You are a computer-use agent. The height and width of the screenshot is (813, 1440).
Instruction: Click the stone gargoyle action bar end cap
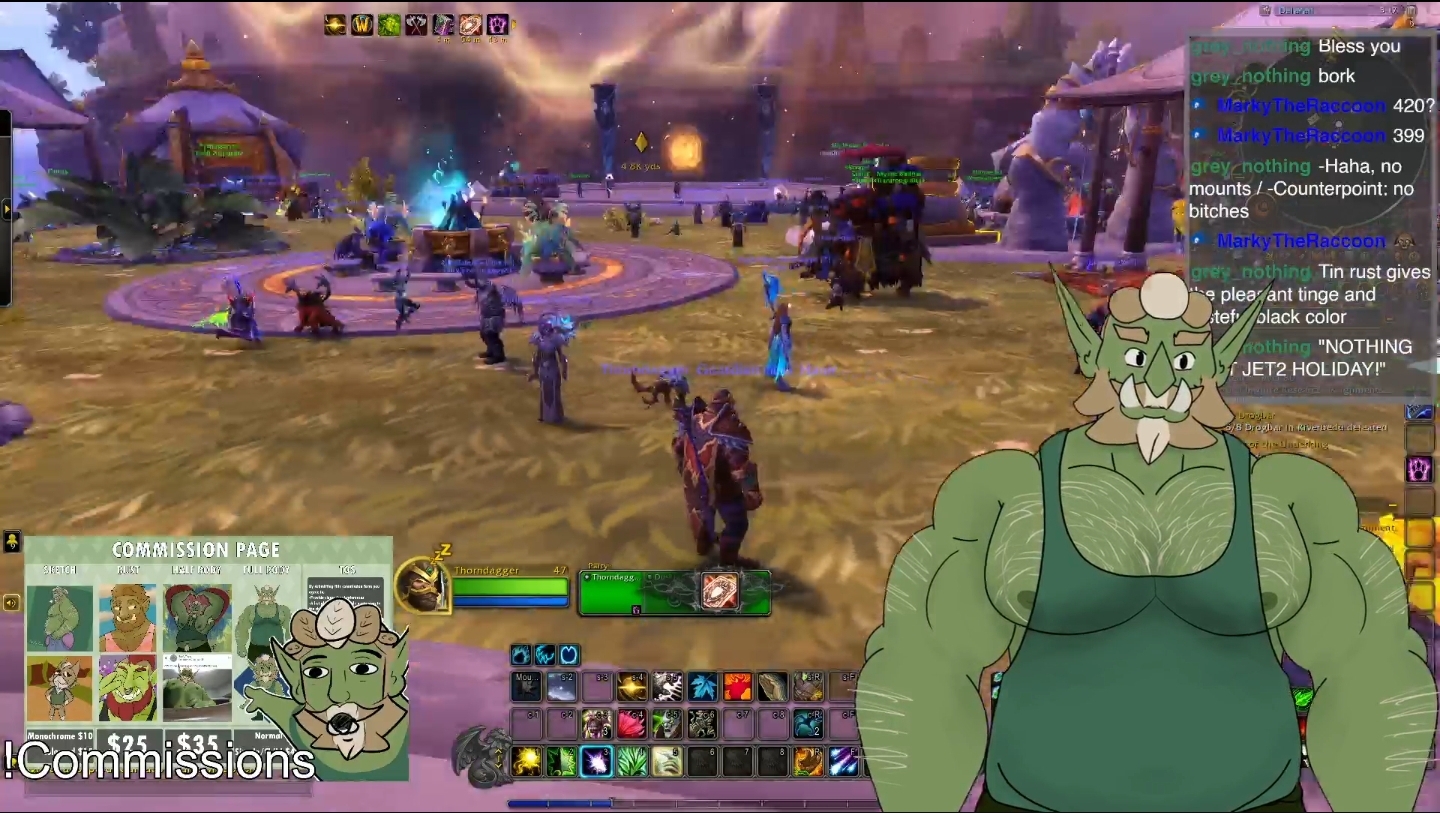point(480,755)
